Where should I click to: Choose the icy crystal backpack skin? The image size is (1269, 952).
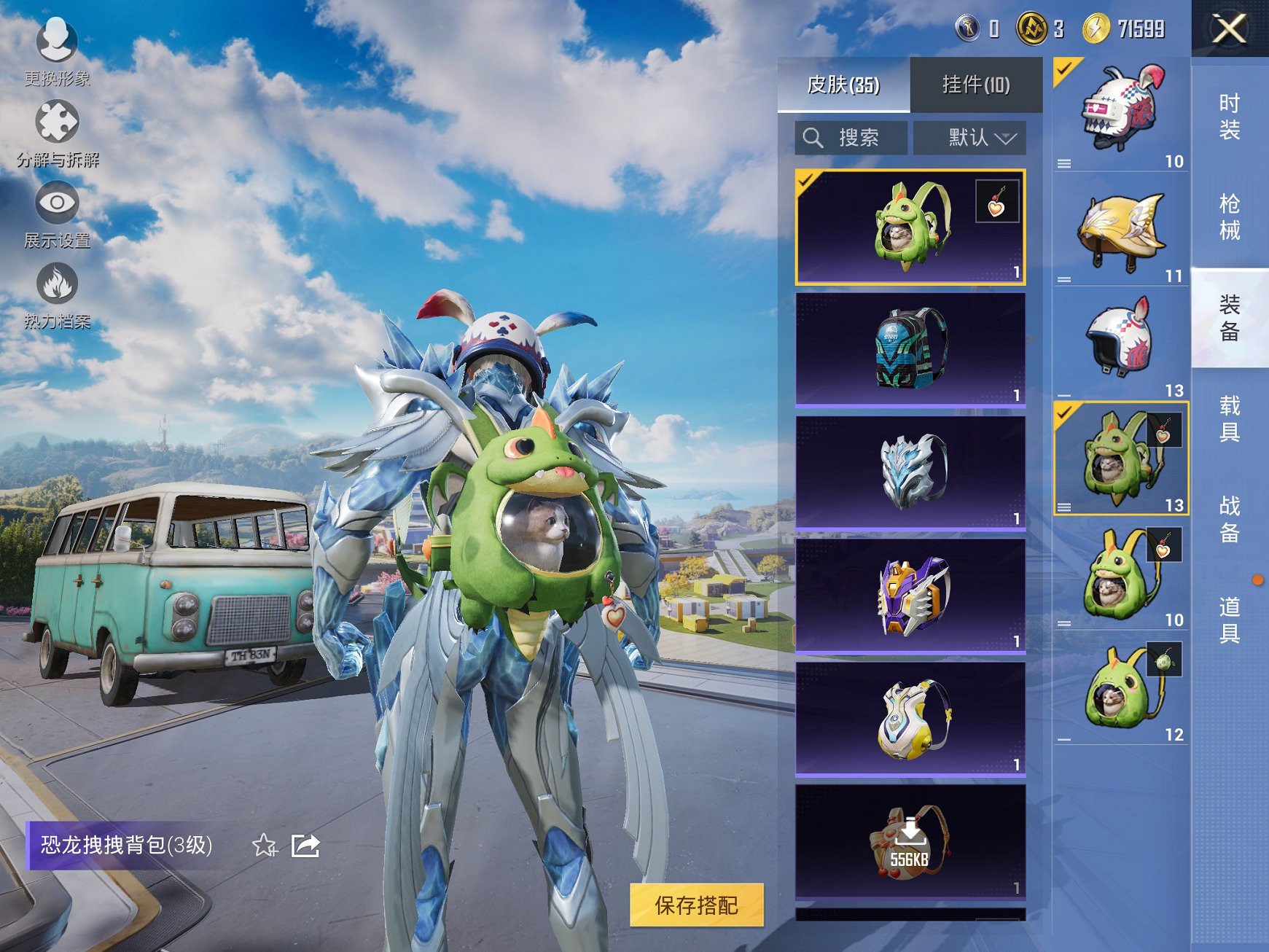910,472
